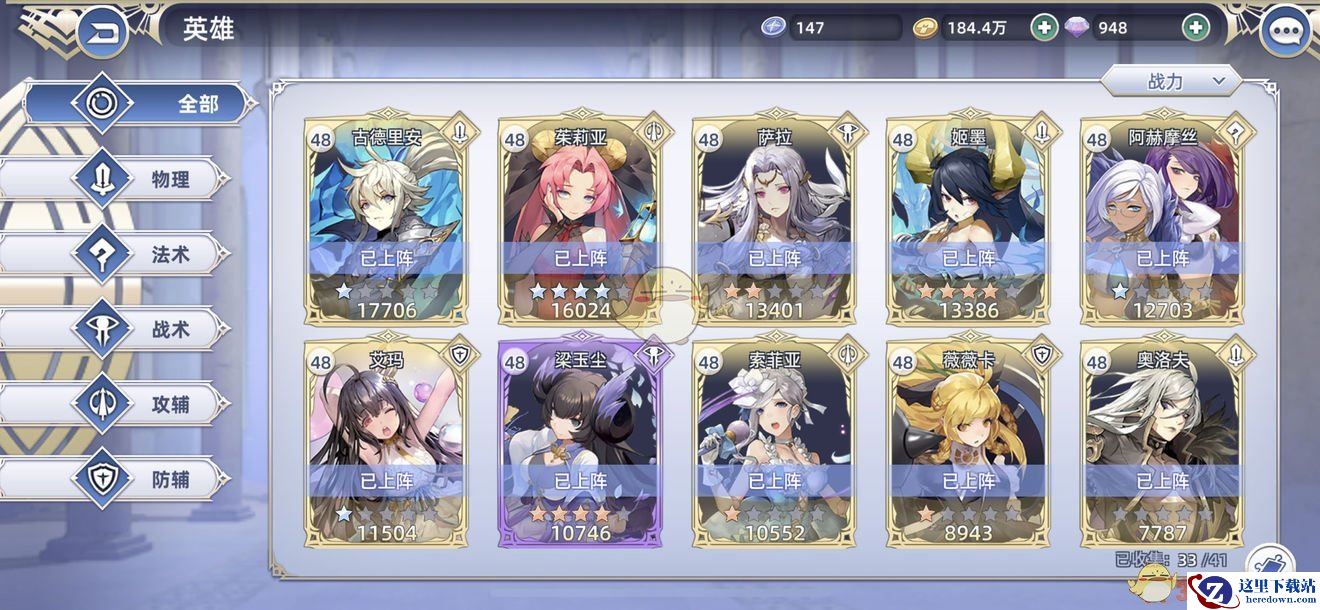Select the 奥洛夫 hero card
This screenshot has height=610, width=1320.
click(1162, 443)
